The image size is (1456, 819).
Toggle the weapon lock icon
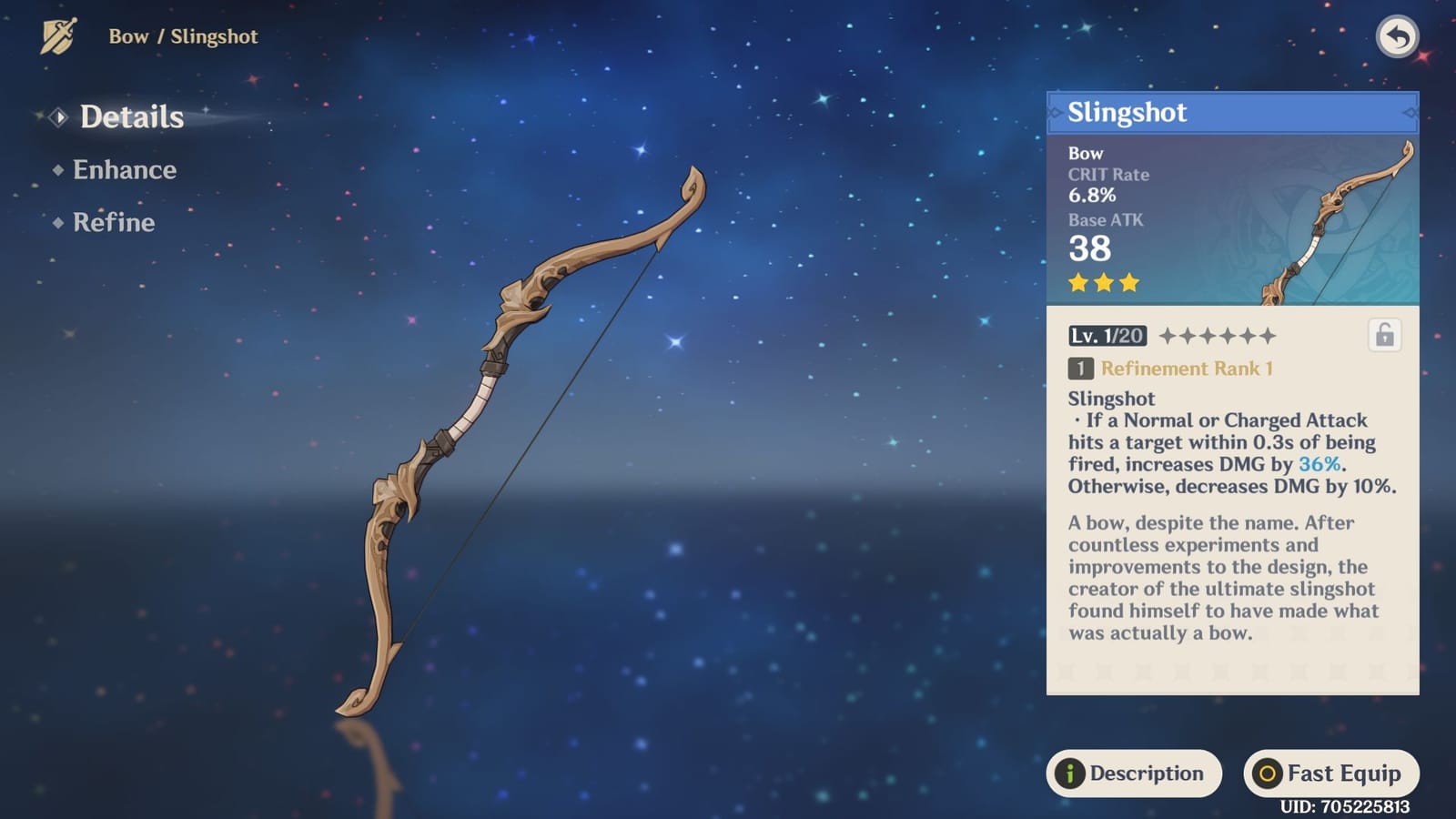(x=1384, y=336)
